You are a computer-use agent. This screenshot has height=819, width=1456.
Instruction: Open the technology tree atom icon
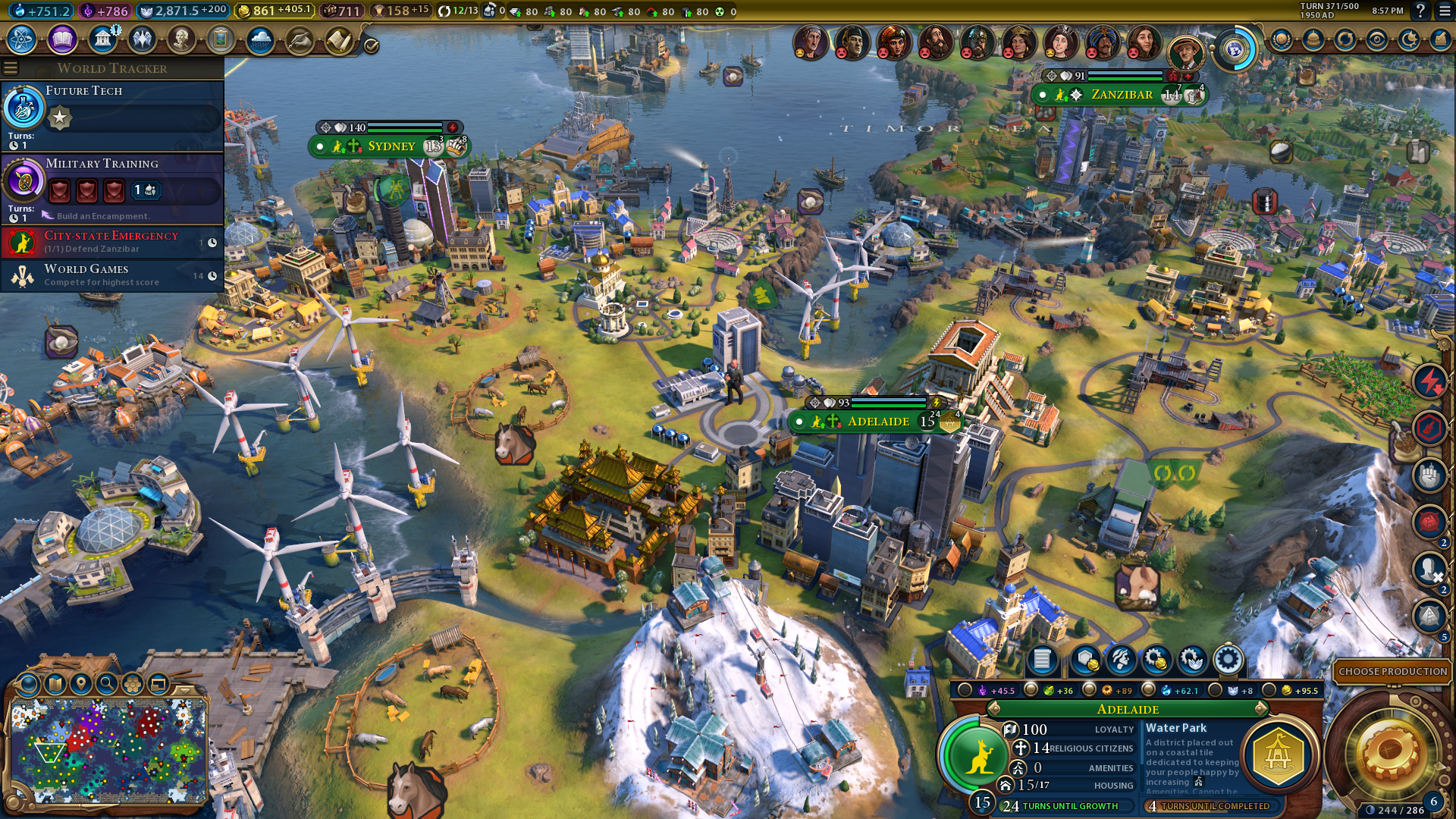pyautogui.click(x=22, y=39)
